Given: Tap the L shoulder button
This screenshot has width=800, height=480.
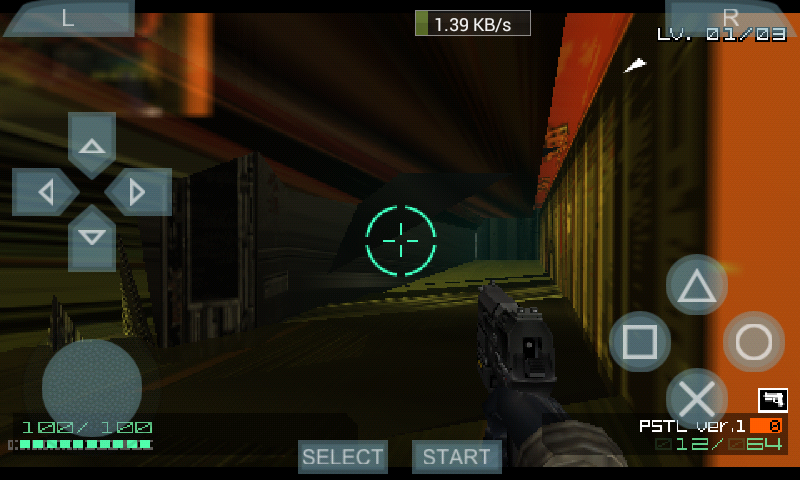Looking at the screenshot, I should (x=68, y=18).
